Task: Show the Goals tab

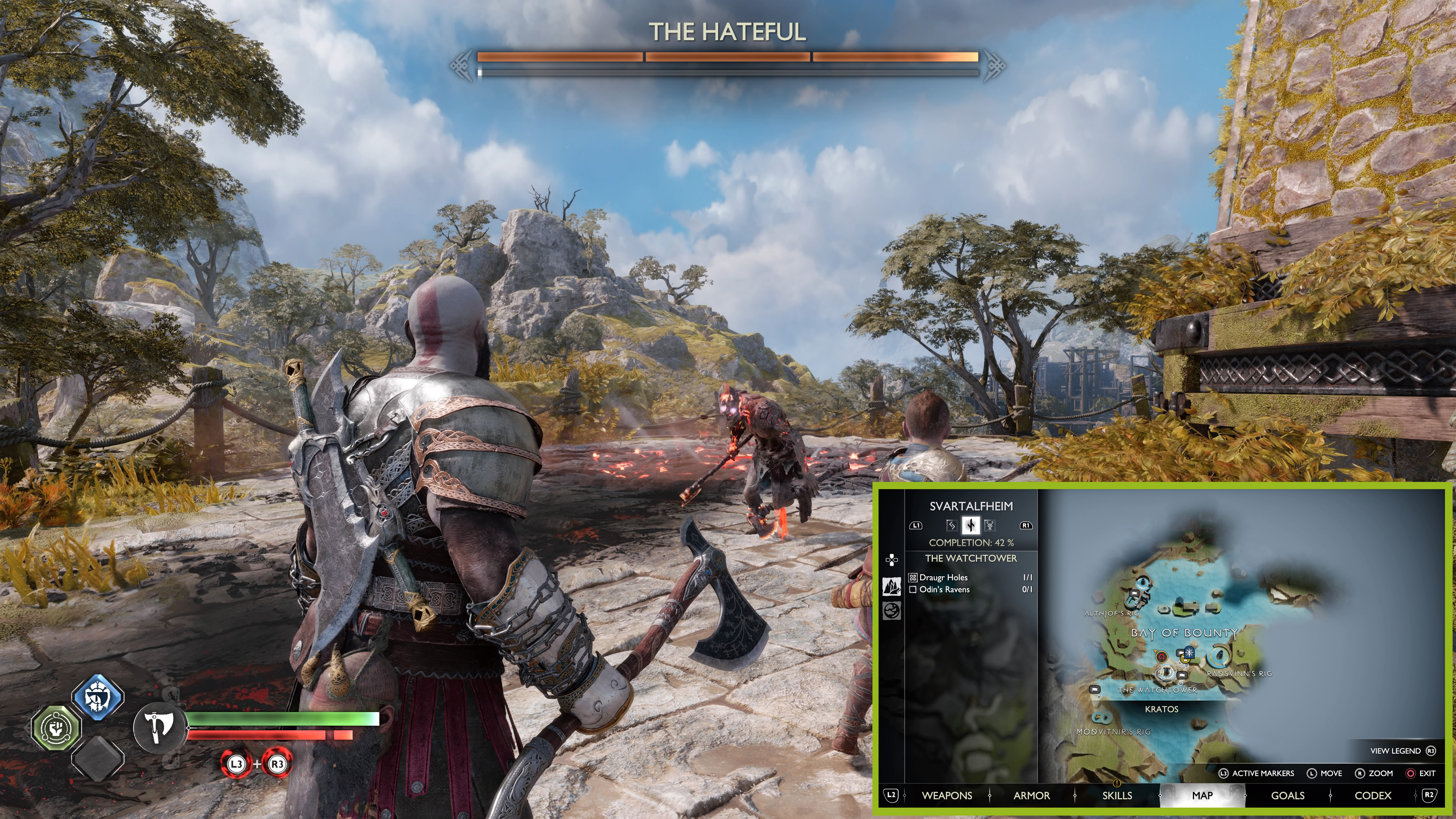Action: 1288,795
